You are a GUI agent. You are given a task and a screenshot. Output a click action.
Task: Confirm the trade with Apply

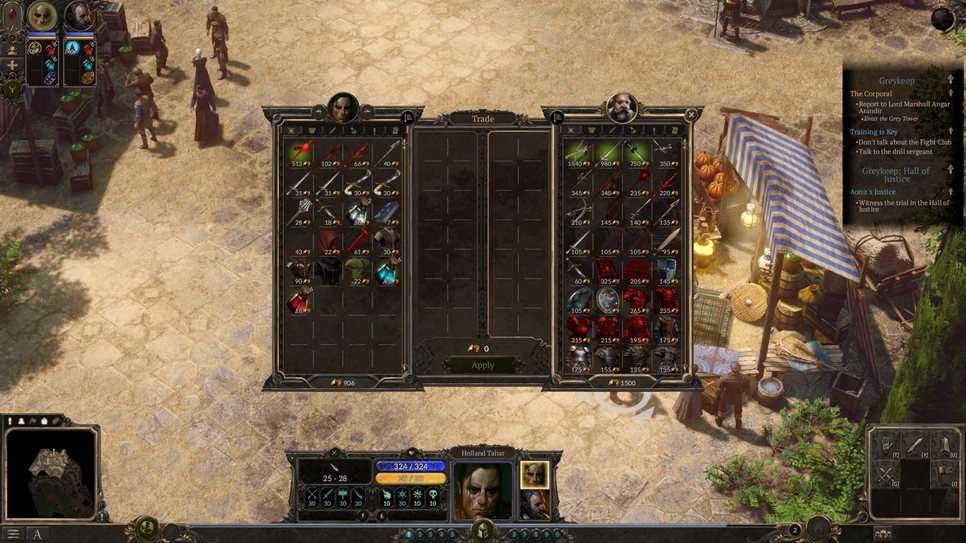(483, 365)
